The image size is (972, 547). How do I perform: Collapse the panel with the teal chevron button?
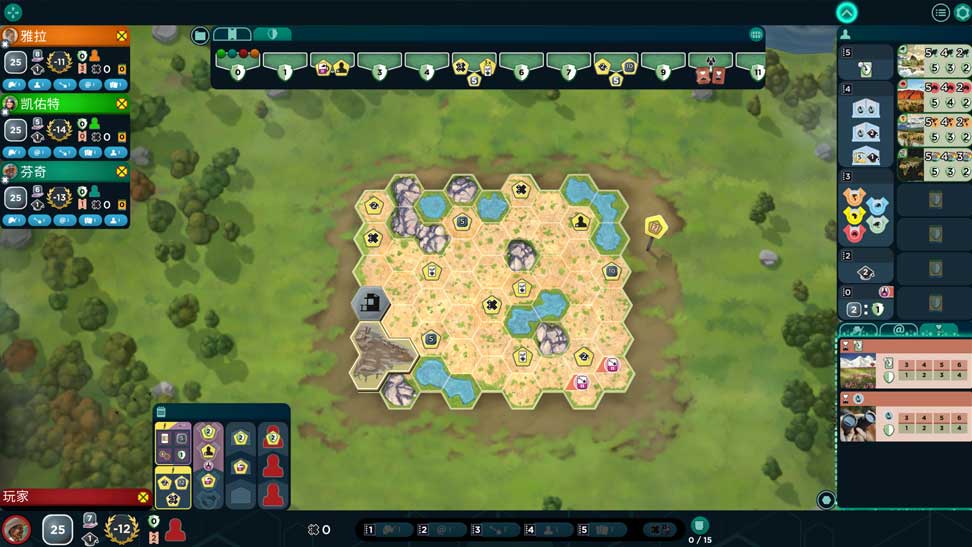[x=847, y=12]
